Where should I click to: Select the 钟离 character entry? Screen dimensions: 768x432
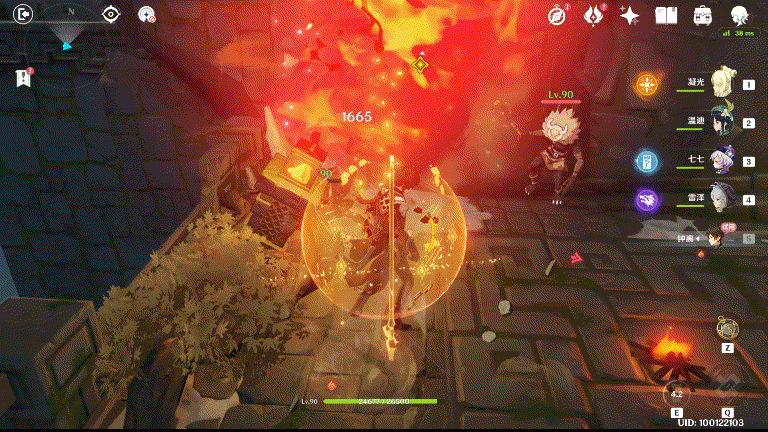(712, 238)
